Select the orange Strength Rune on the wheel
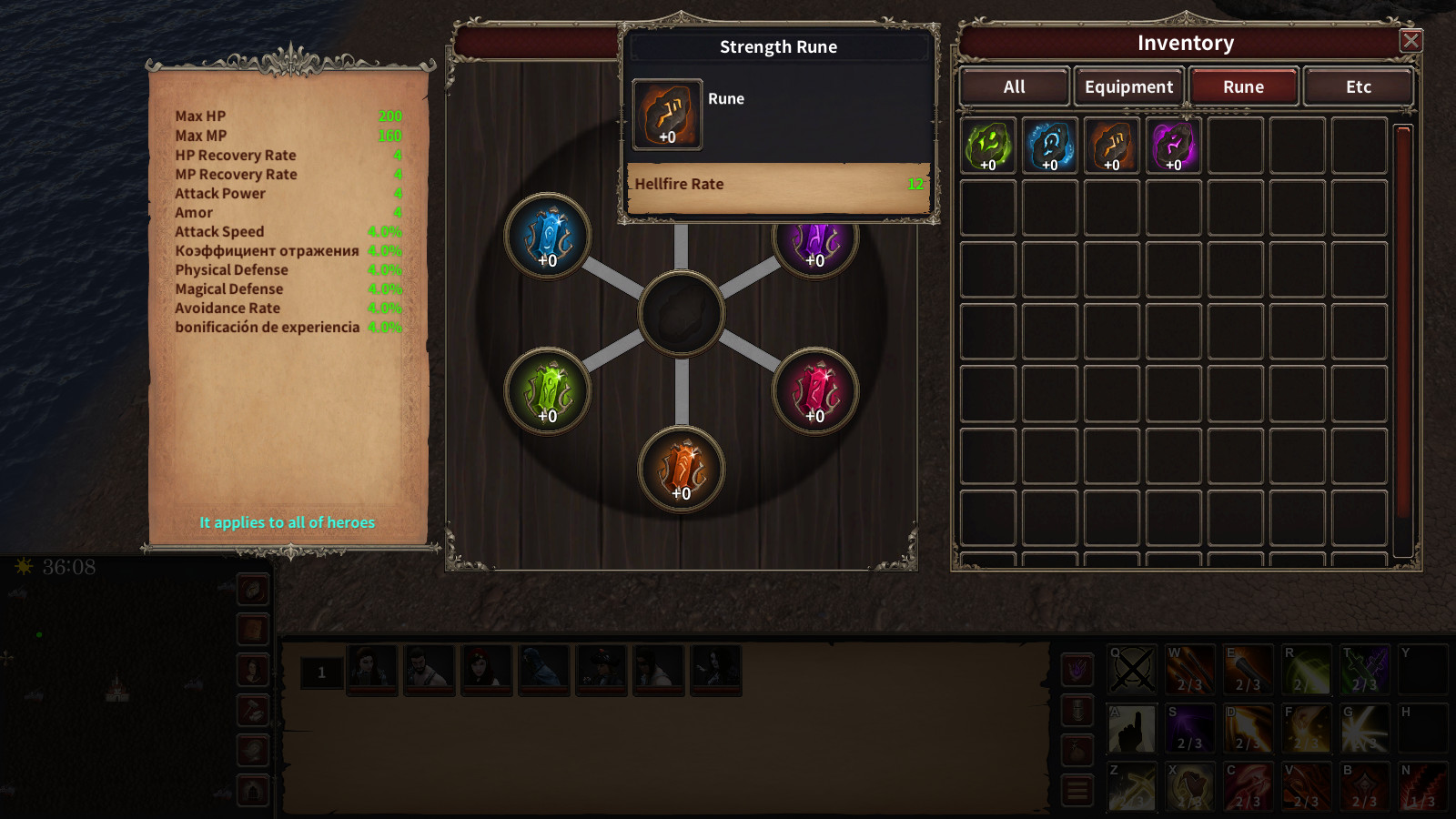The width and height of the screenshot is (1456, 819). pos(680,470)
